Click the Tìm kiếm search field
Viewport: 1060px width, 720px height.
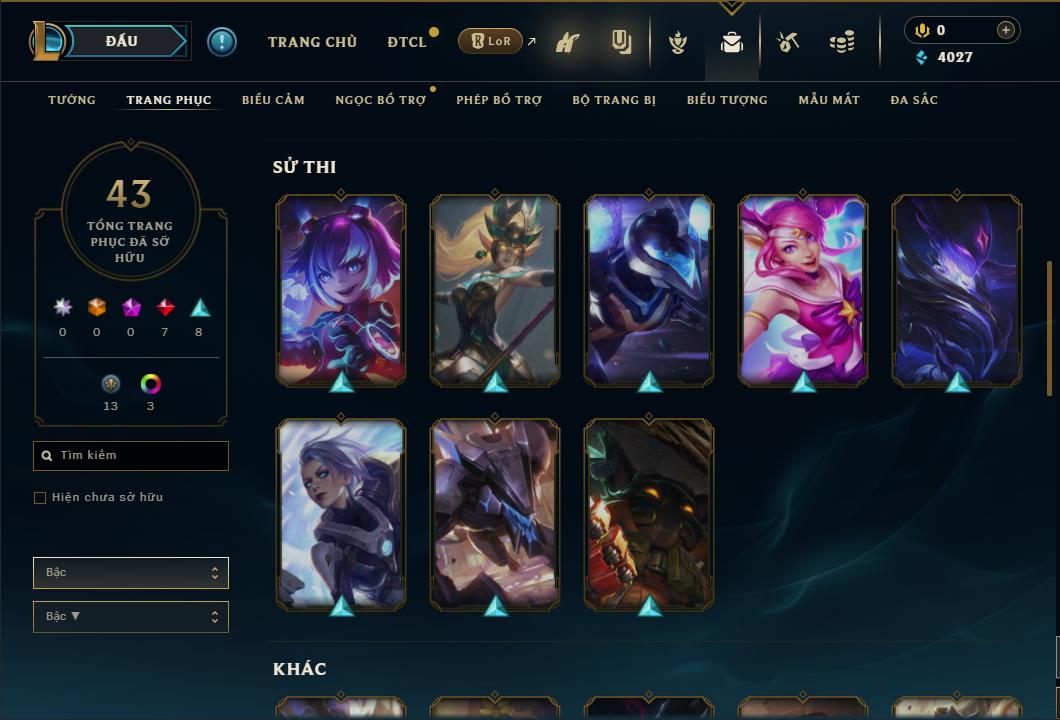(131, 456)
